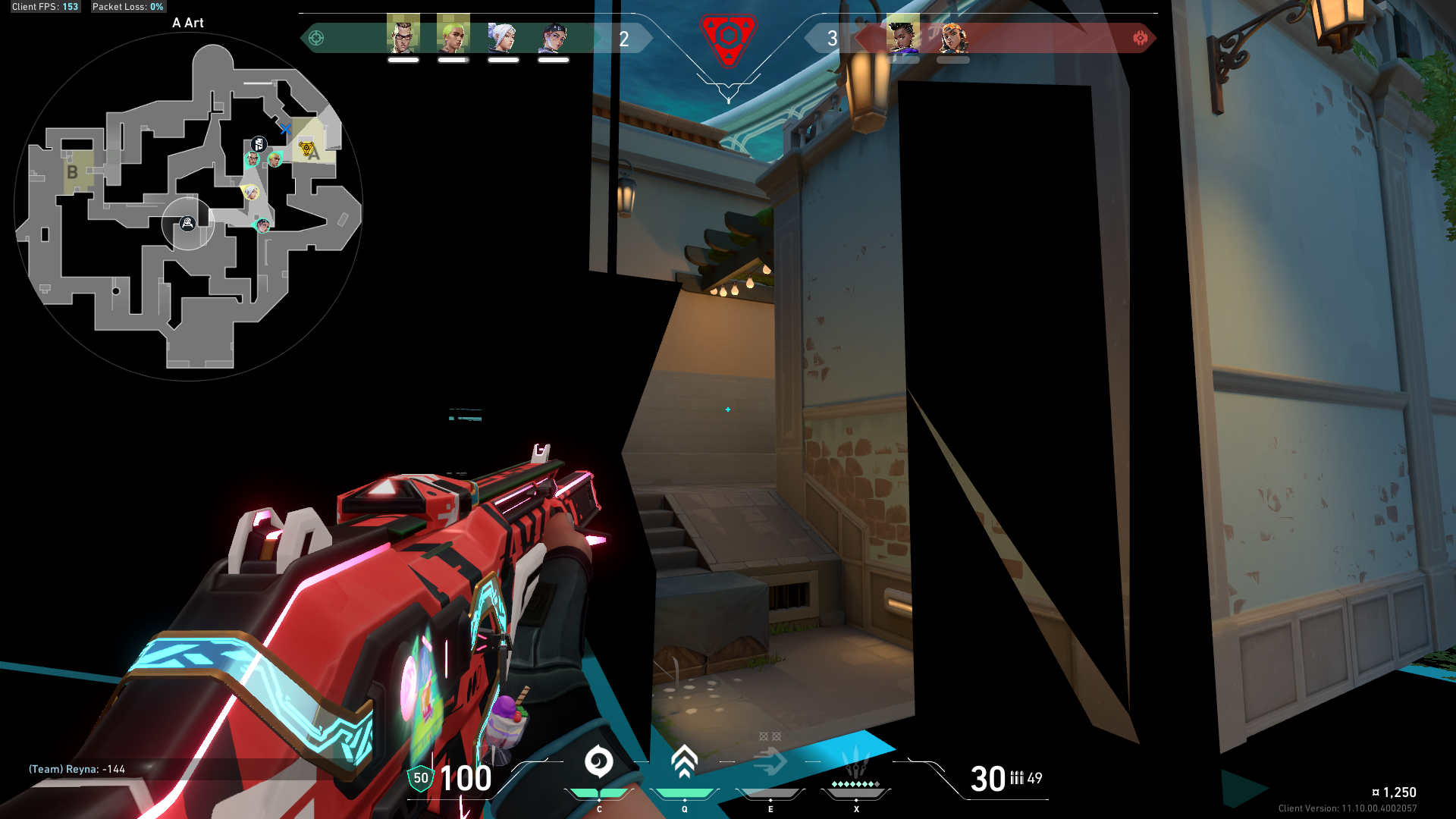Click the red team emblem right of portraits

point(1140,38)
